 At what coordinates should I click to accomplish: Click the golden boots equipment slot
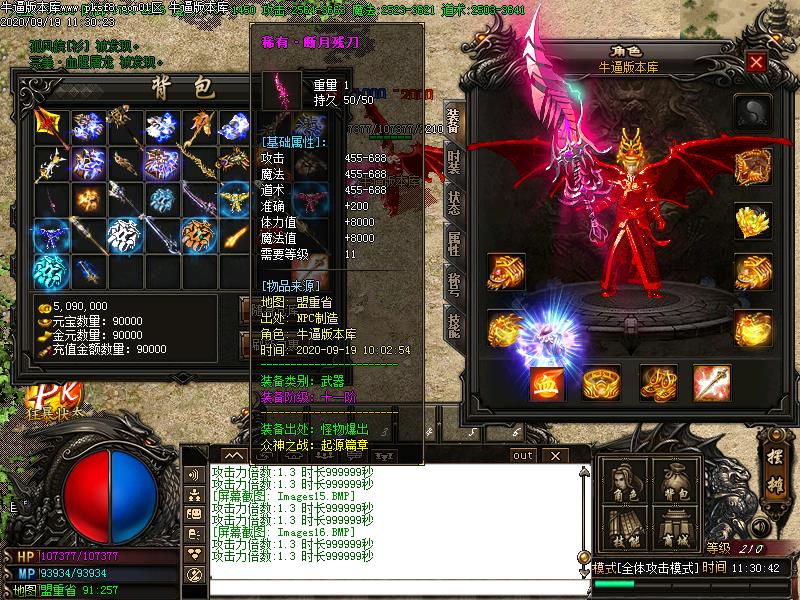coord(657,381)
